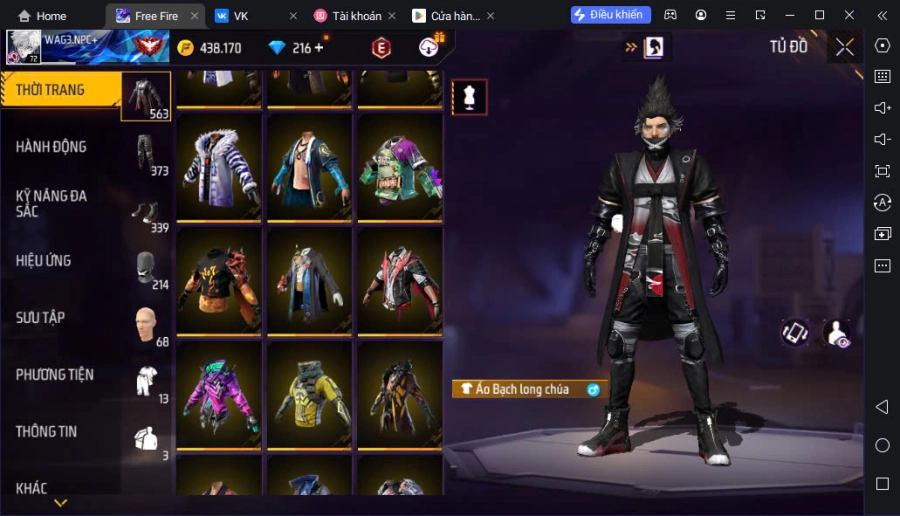This screenshot has width=900, height=516.
Task: Select the yellow hooded jacket
Action: pos(309,394)
